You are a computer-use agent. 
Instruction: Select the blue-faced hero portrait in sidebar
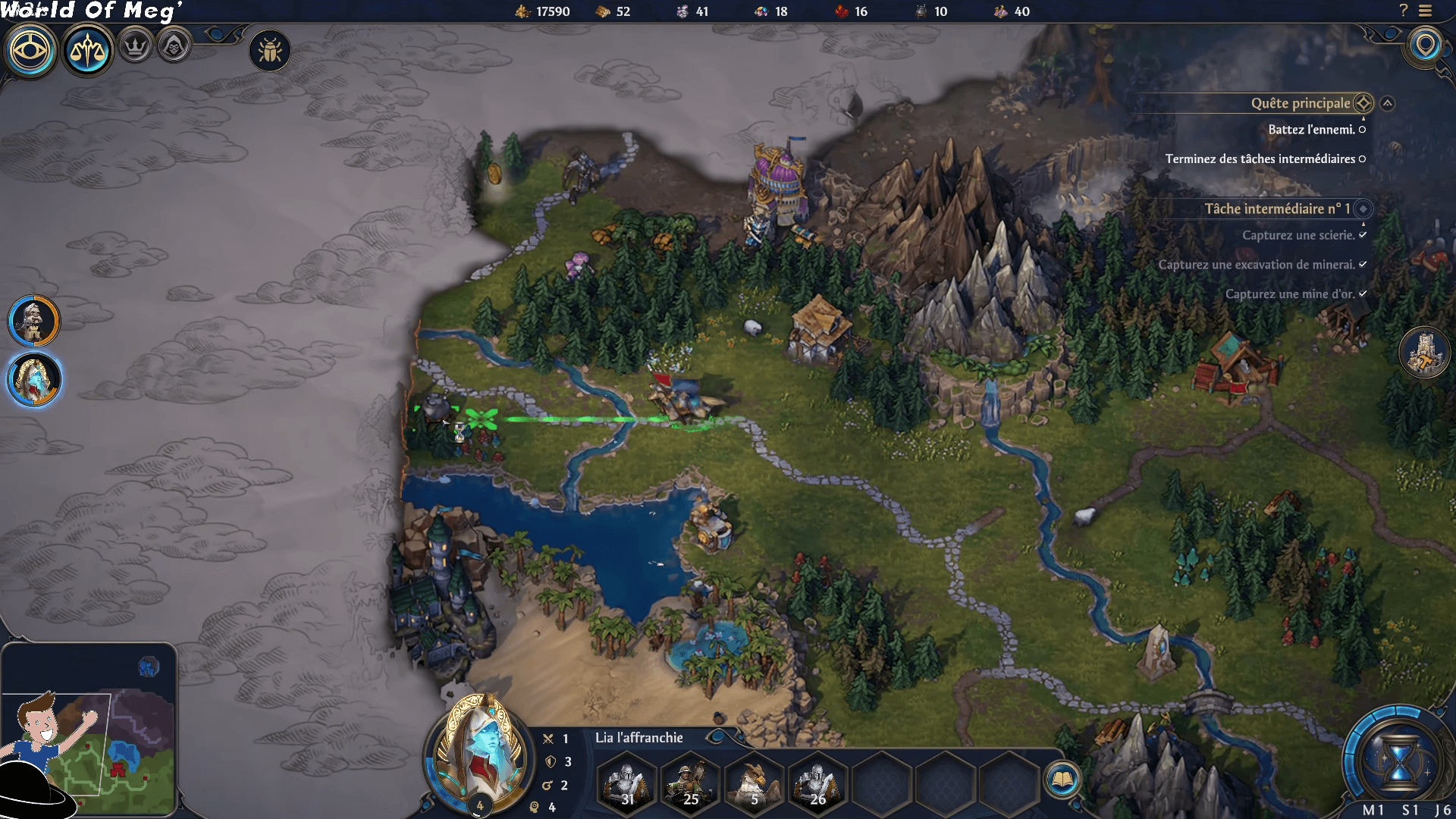[x=34, y=378]
